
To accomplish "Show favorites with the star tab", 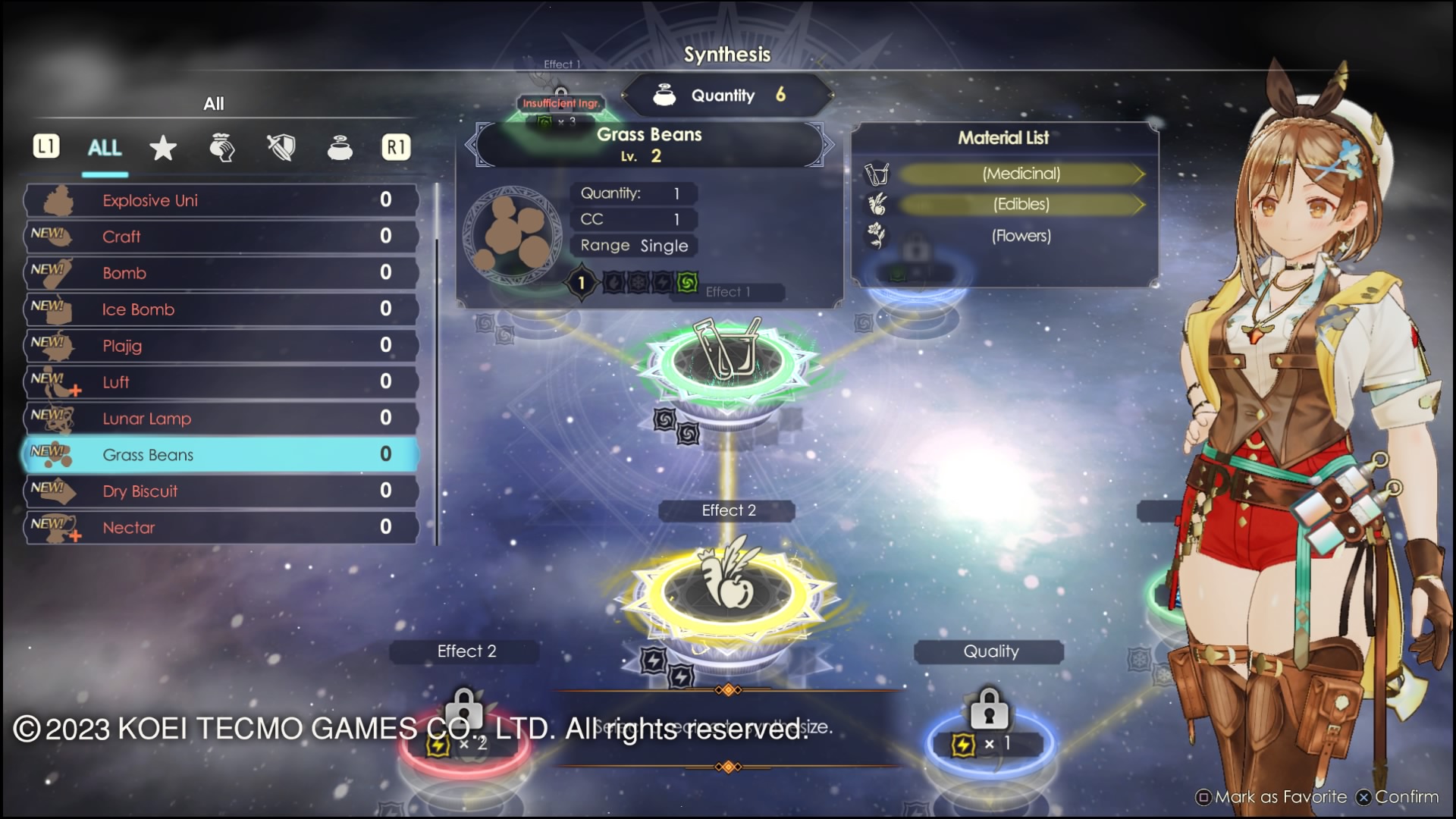I will coord(163,148).
